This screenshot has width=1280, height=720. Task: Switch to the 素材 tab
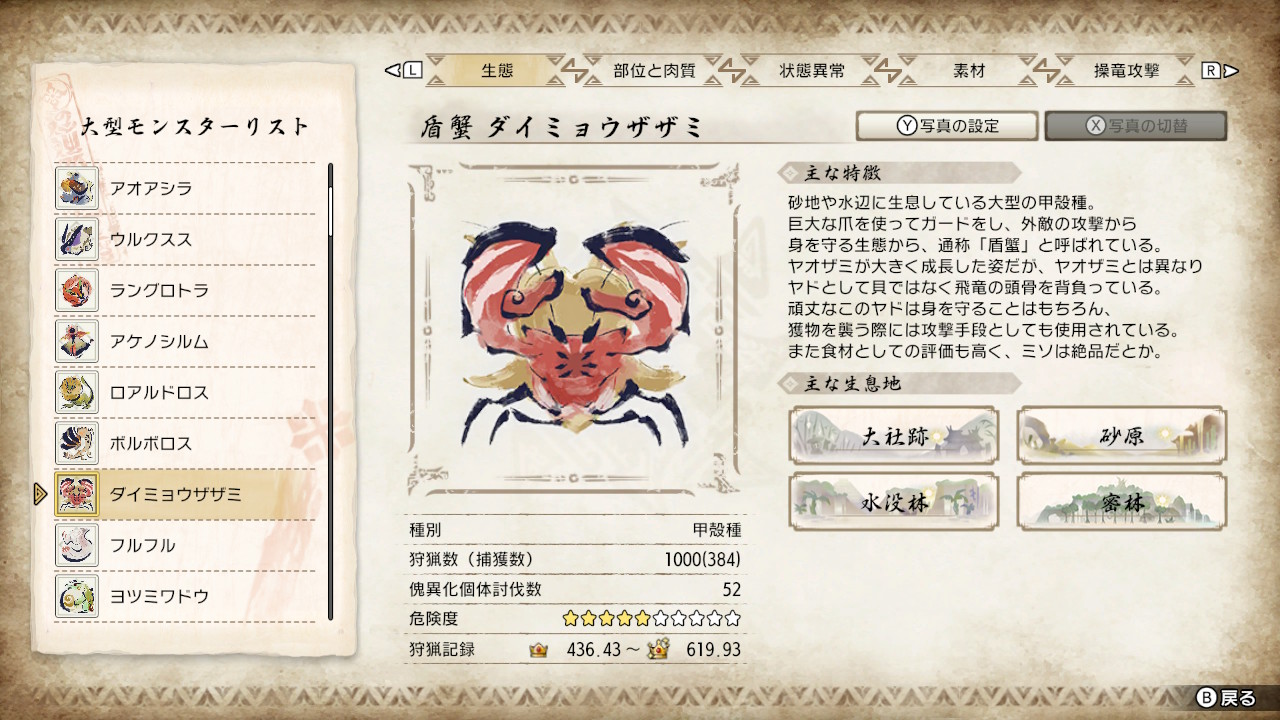[x=967, y=71]
